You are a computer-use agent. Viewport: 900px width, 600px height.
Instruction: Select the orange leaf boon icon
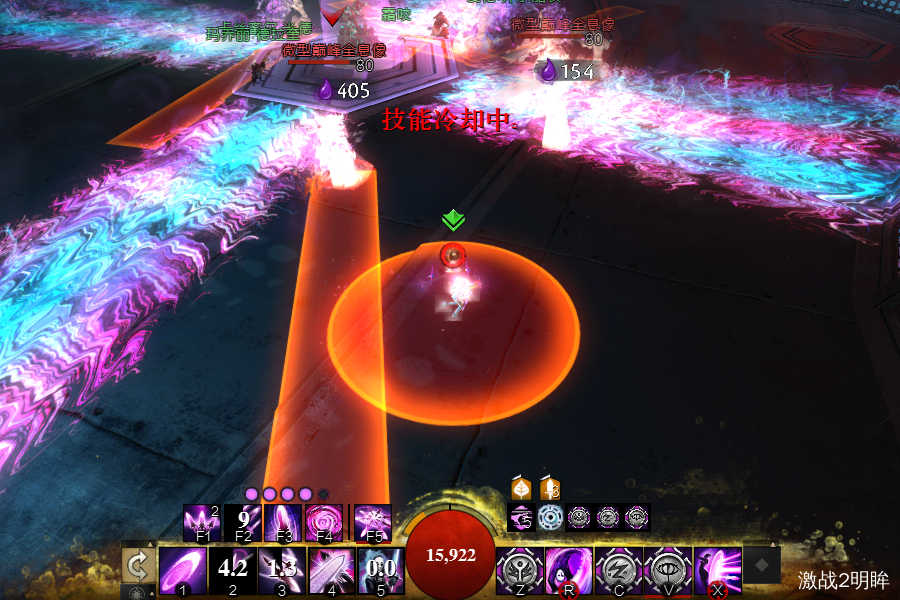click(521, 489)
